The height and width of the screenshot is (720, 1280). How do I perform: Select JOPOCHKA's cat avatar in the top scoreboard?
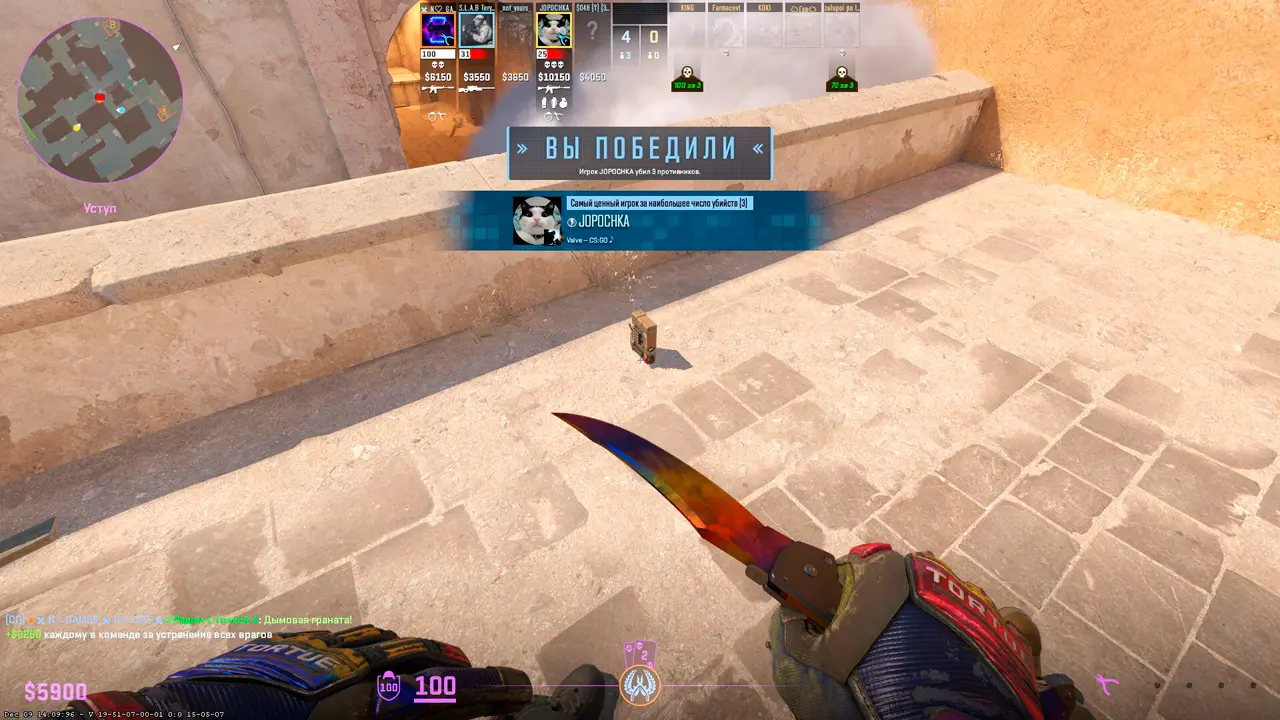(554, 30)
